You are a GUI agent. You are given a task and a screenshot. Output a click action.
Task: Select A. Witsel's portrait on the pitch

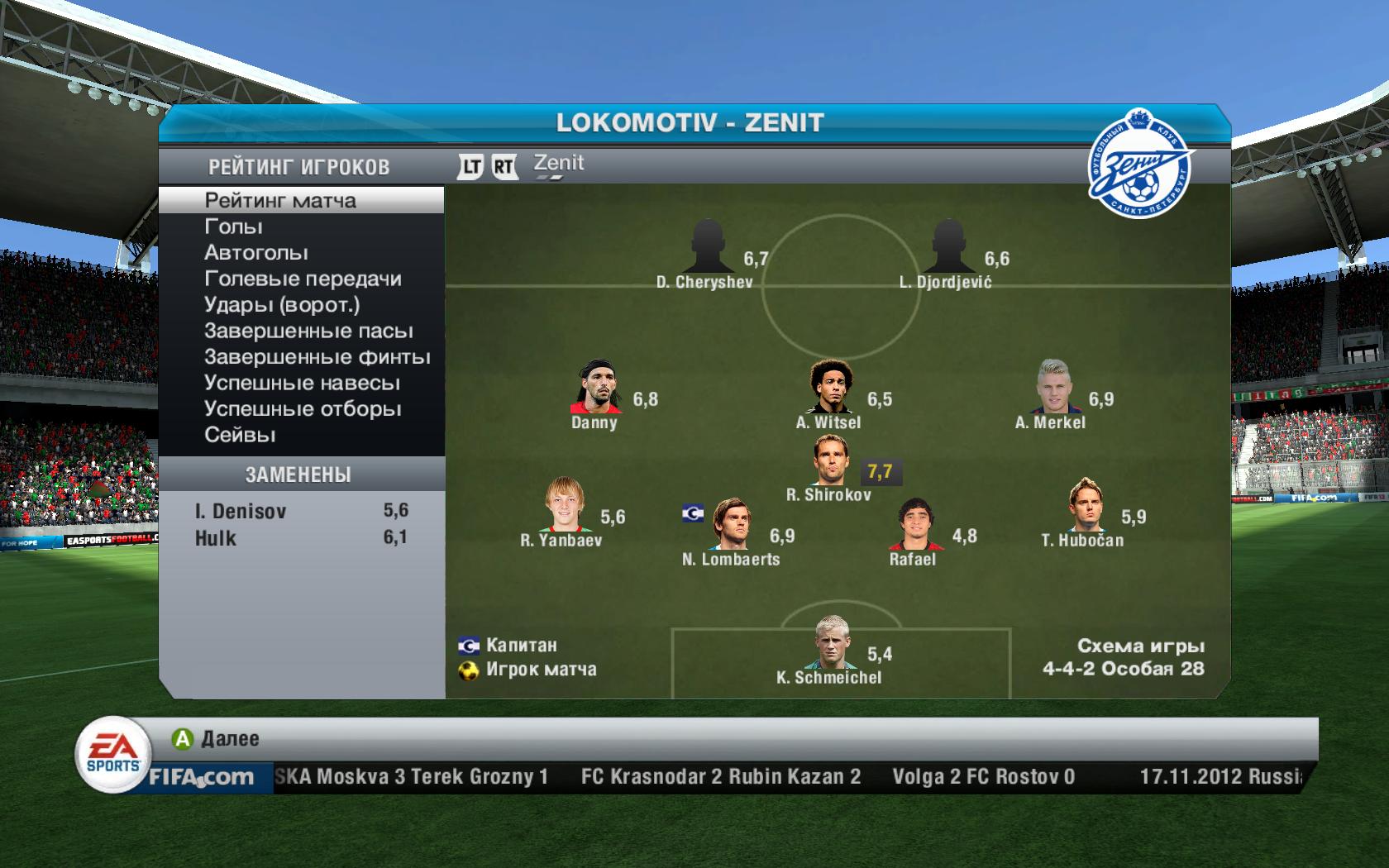829,388
